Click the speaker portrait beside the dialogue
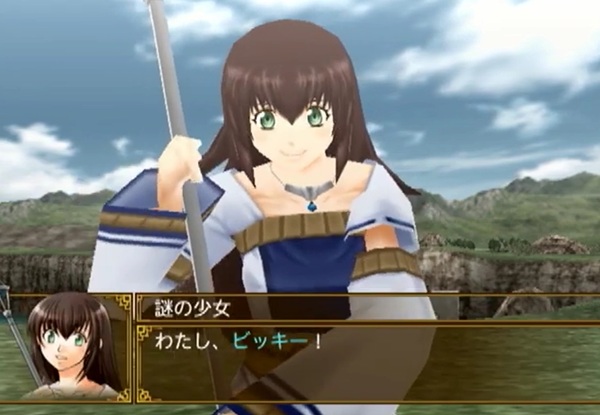The image size is (600, 415). [68, 345]
